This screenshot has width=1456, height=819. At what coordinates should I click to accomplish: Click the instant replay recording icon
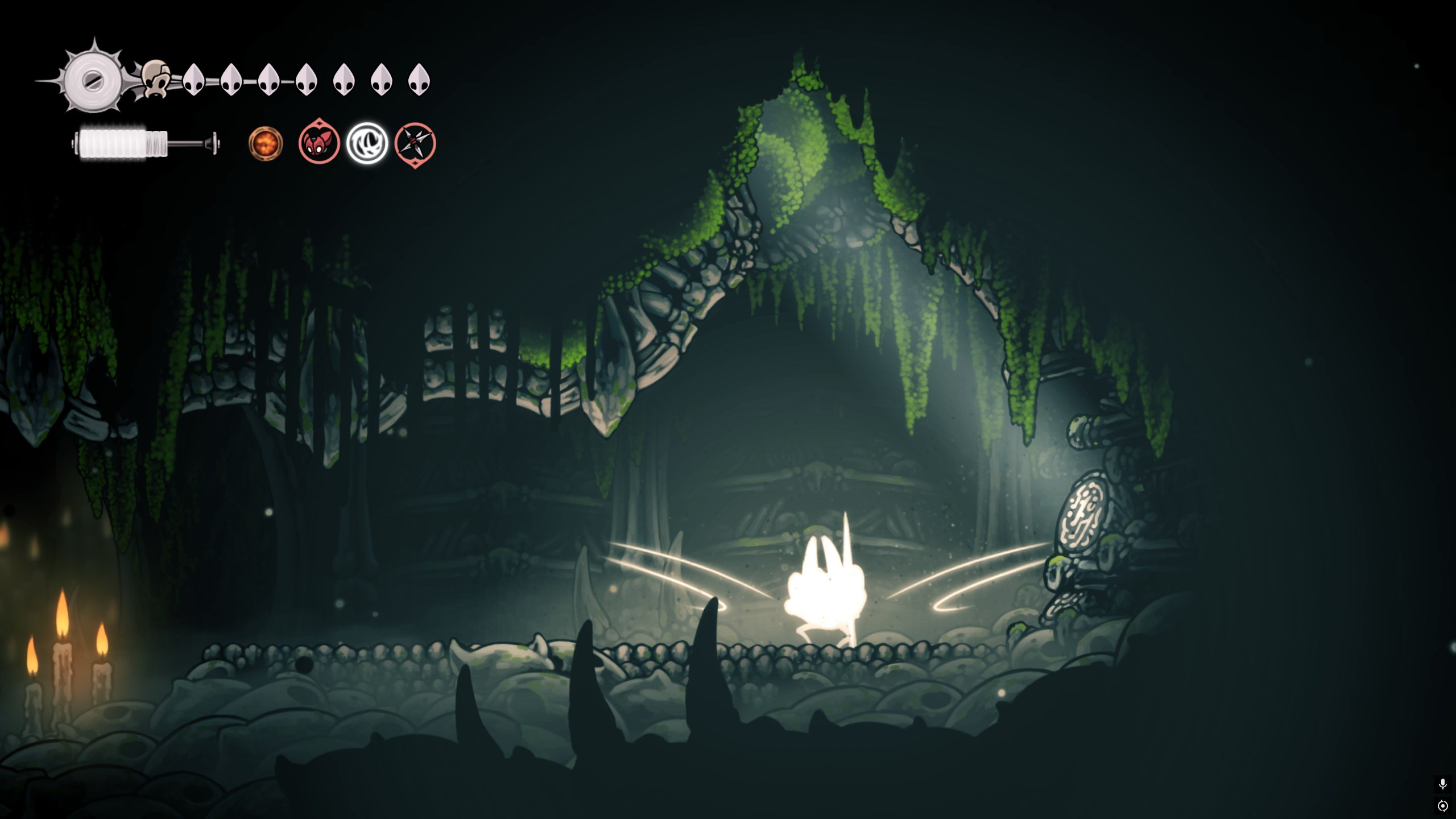pyautogui.click(x=1442, y=806)
